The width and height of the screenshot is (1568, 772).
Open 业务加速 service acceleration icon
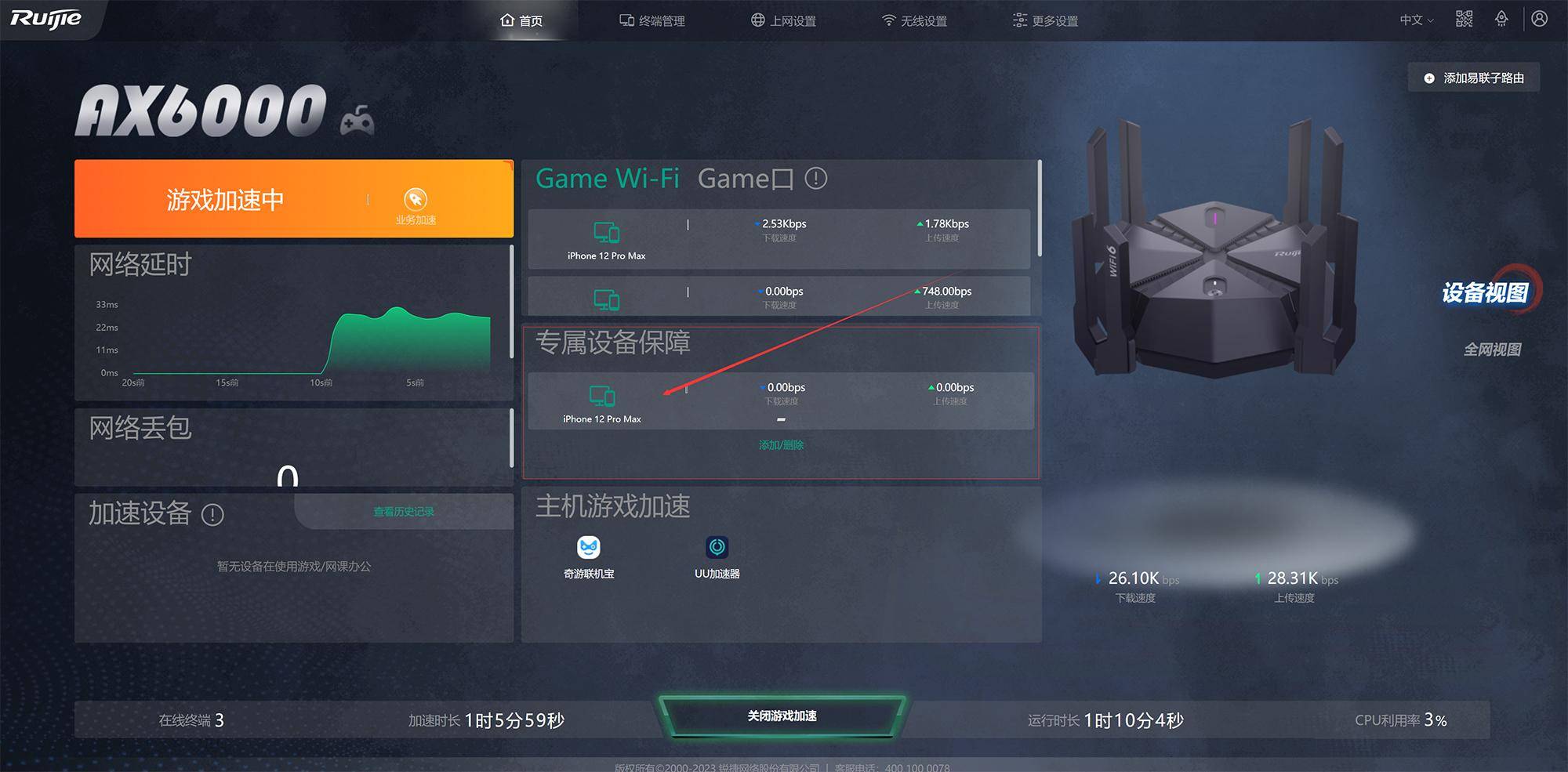click(x=416, y=205)
